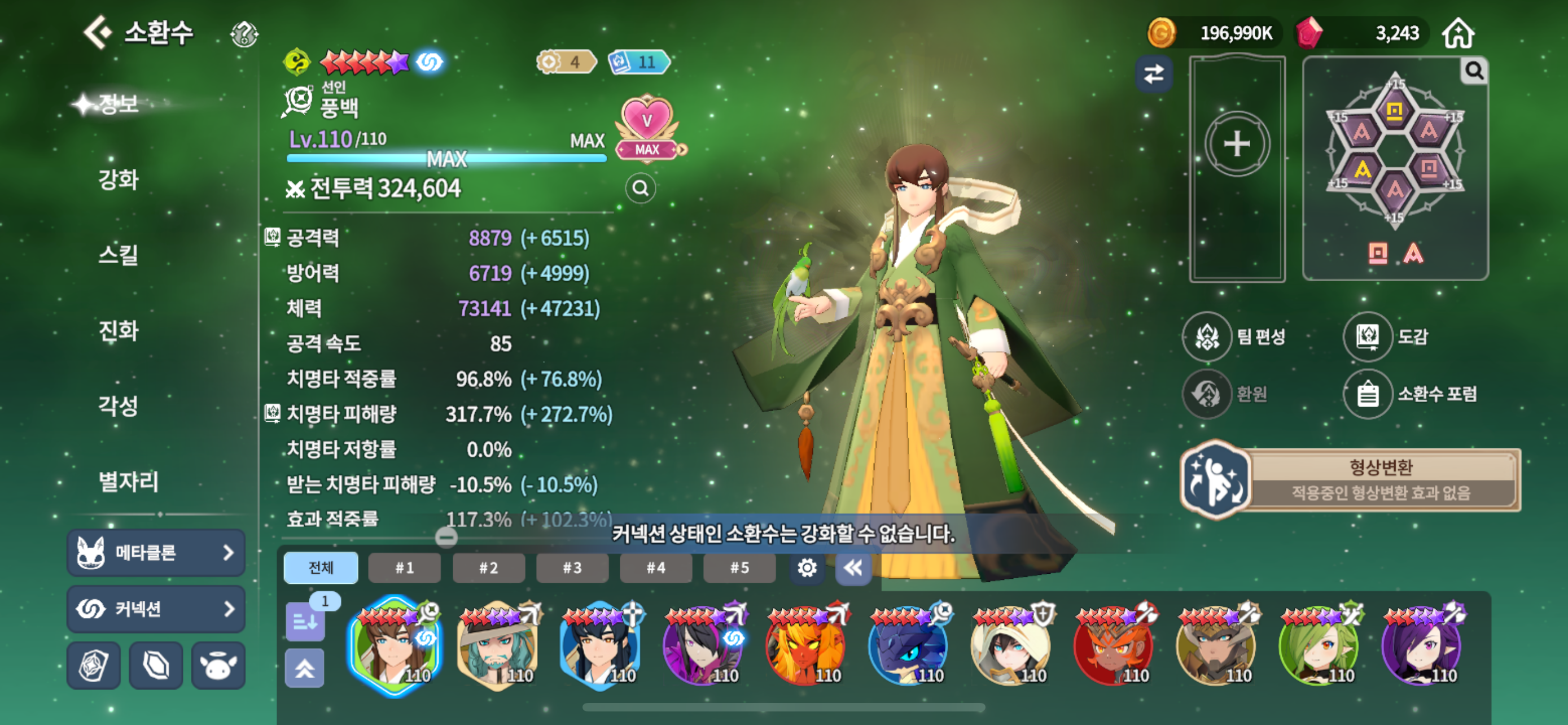Open the 메타클론 button
The height and width of the screenshot is (725, 1568).
point(156,553)
